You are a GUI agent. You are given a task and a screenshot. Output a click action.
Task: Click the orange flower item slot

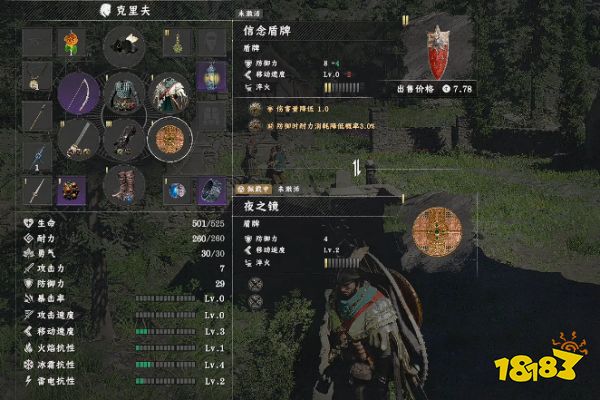pyautogui.click(x=71, y=42)
